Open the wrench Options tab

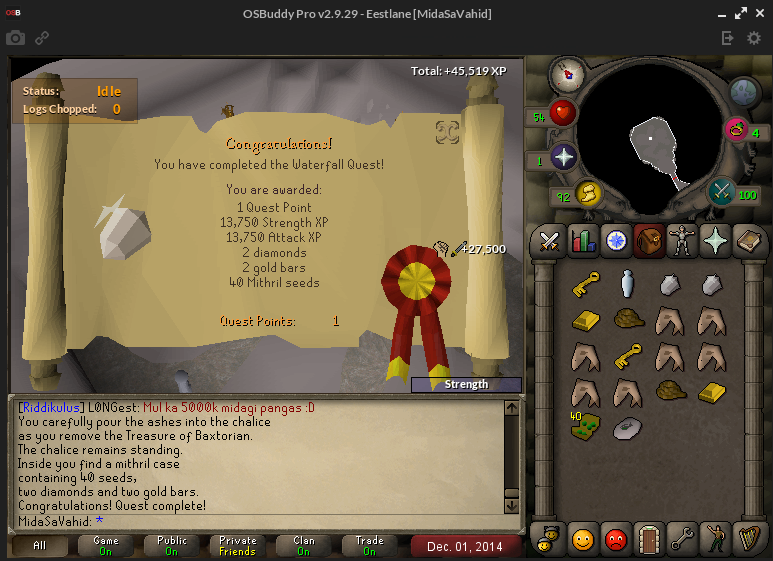coord(682,540)
